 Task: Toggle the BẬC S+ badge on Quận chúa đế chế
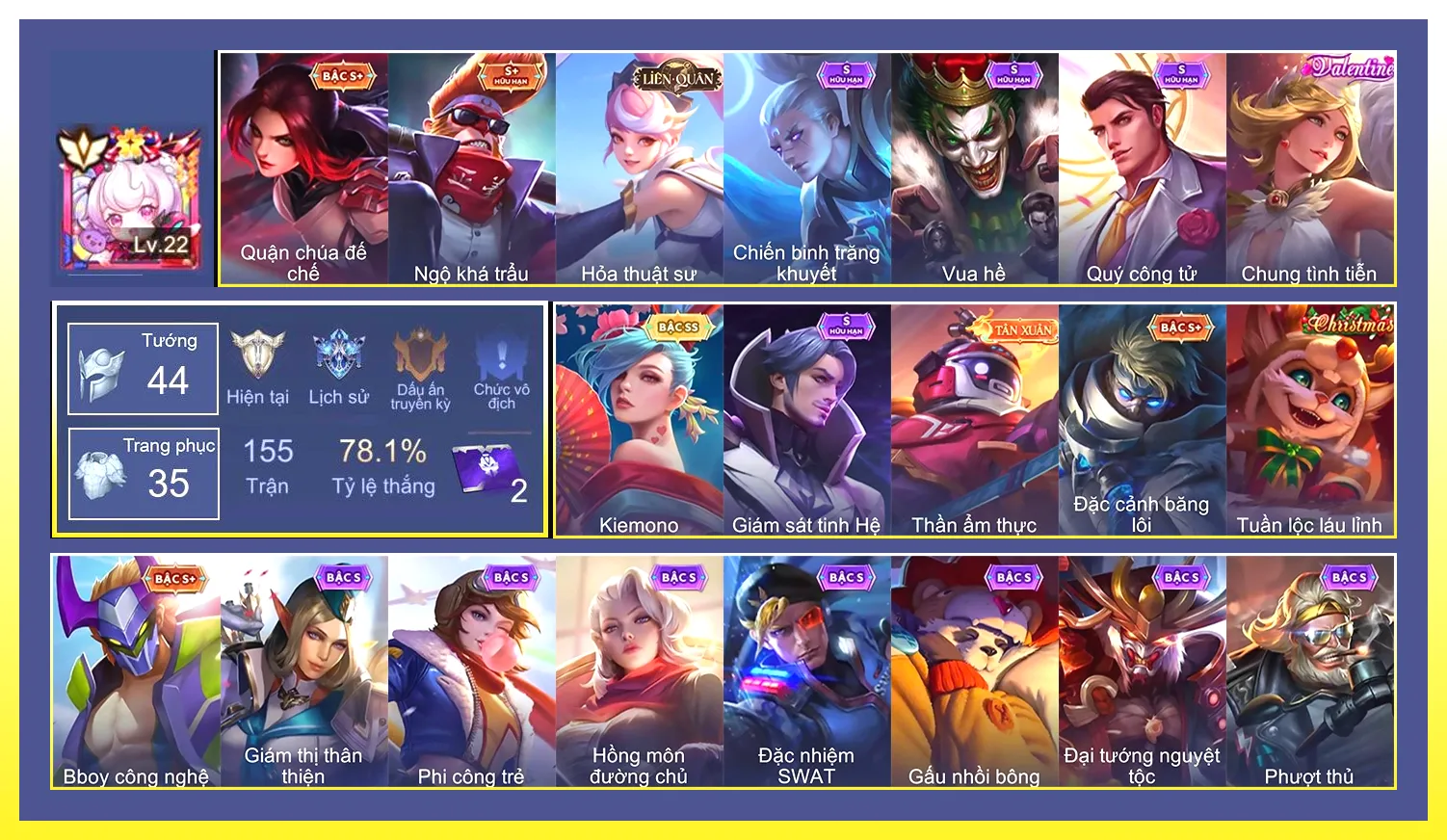pos(343,75)
